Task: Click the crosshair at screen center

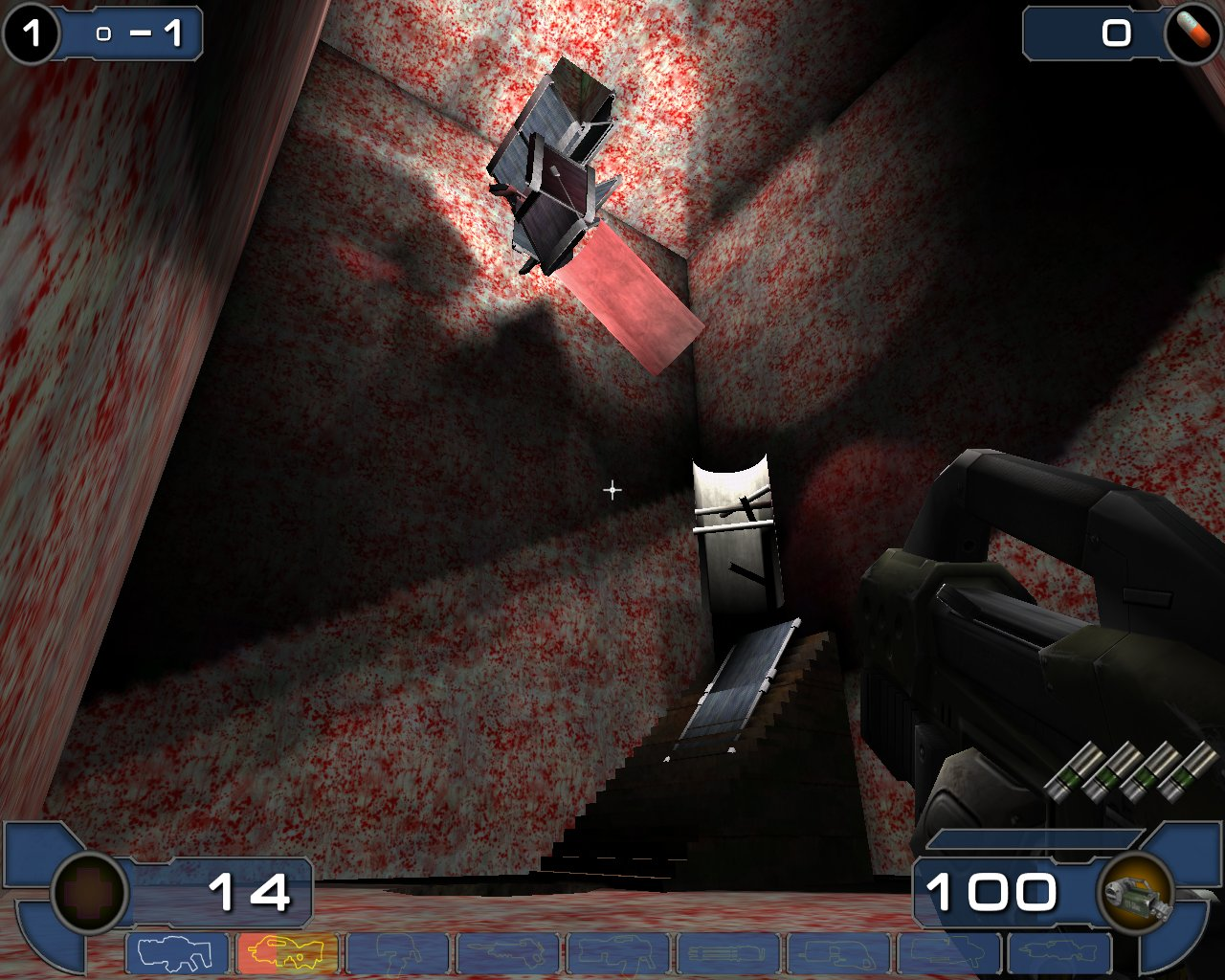Action: [612, 490]
